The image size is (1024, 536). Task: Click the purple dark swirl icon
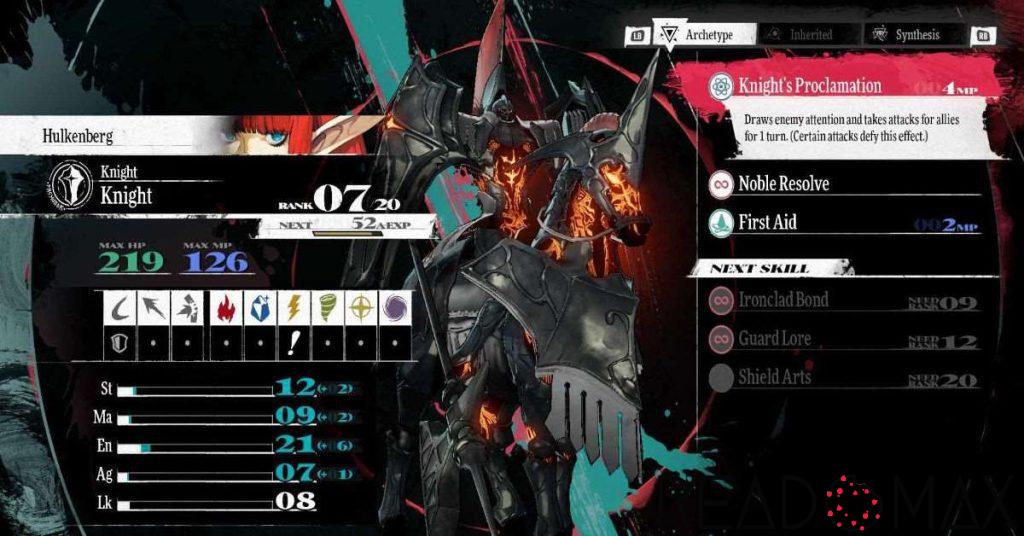pos(396,308)
